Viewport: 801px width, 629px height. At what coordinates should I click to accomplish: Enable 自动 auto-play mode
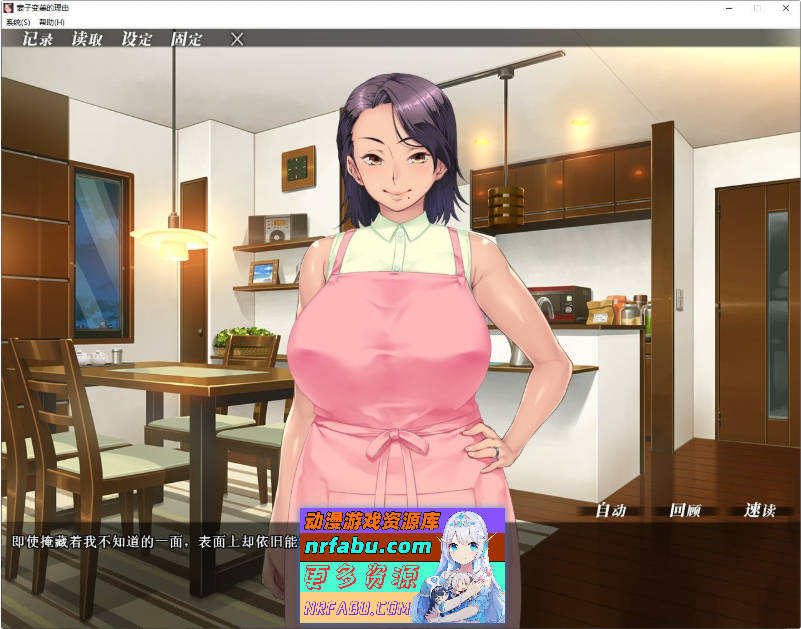pyautogui.click(x=611, y=510)
